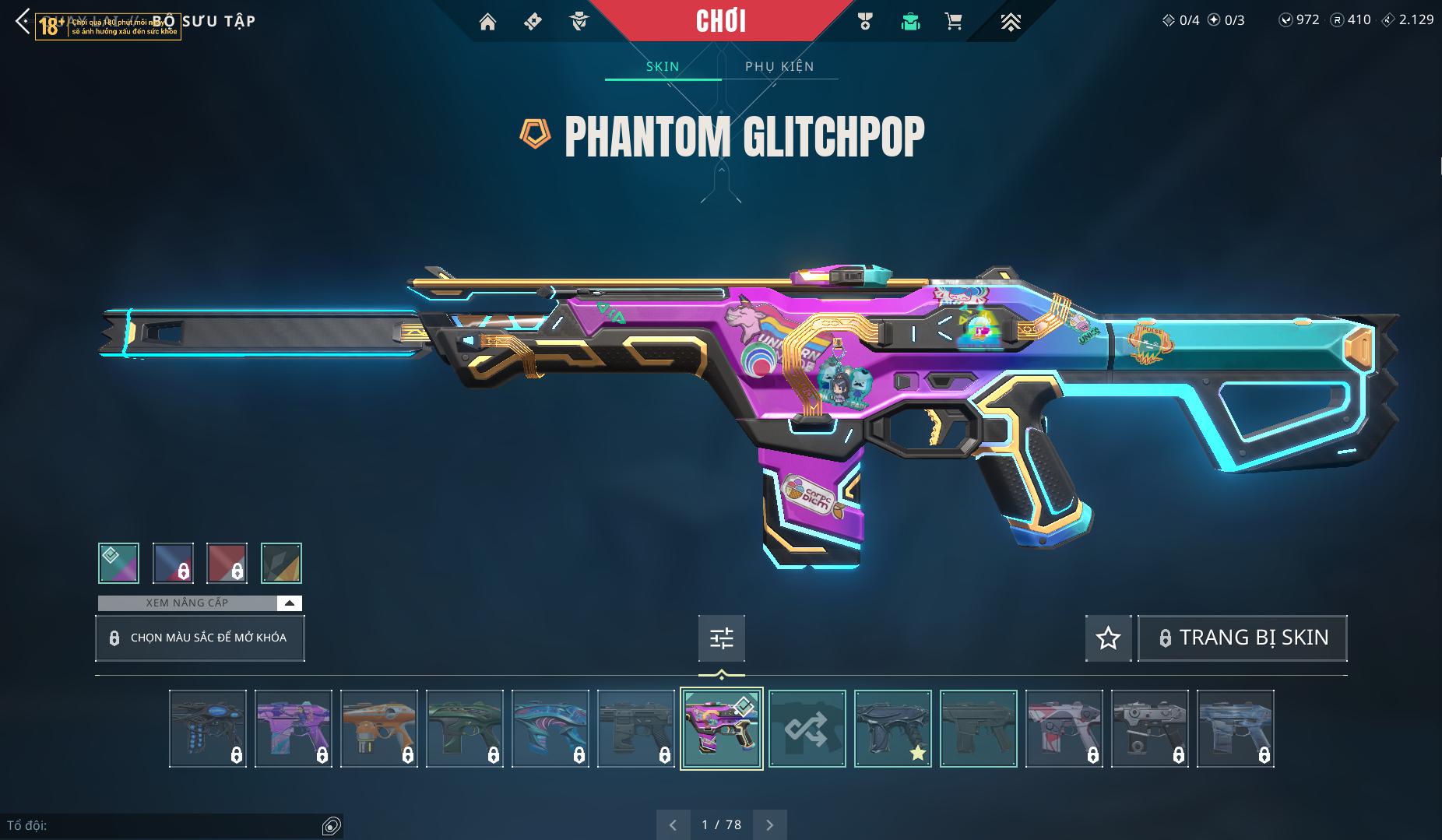1442x840 pixels.
Task: Select the locked orange Phantom skin thumbnail
Action: tap(379, 729)
